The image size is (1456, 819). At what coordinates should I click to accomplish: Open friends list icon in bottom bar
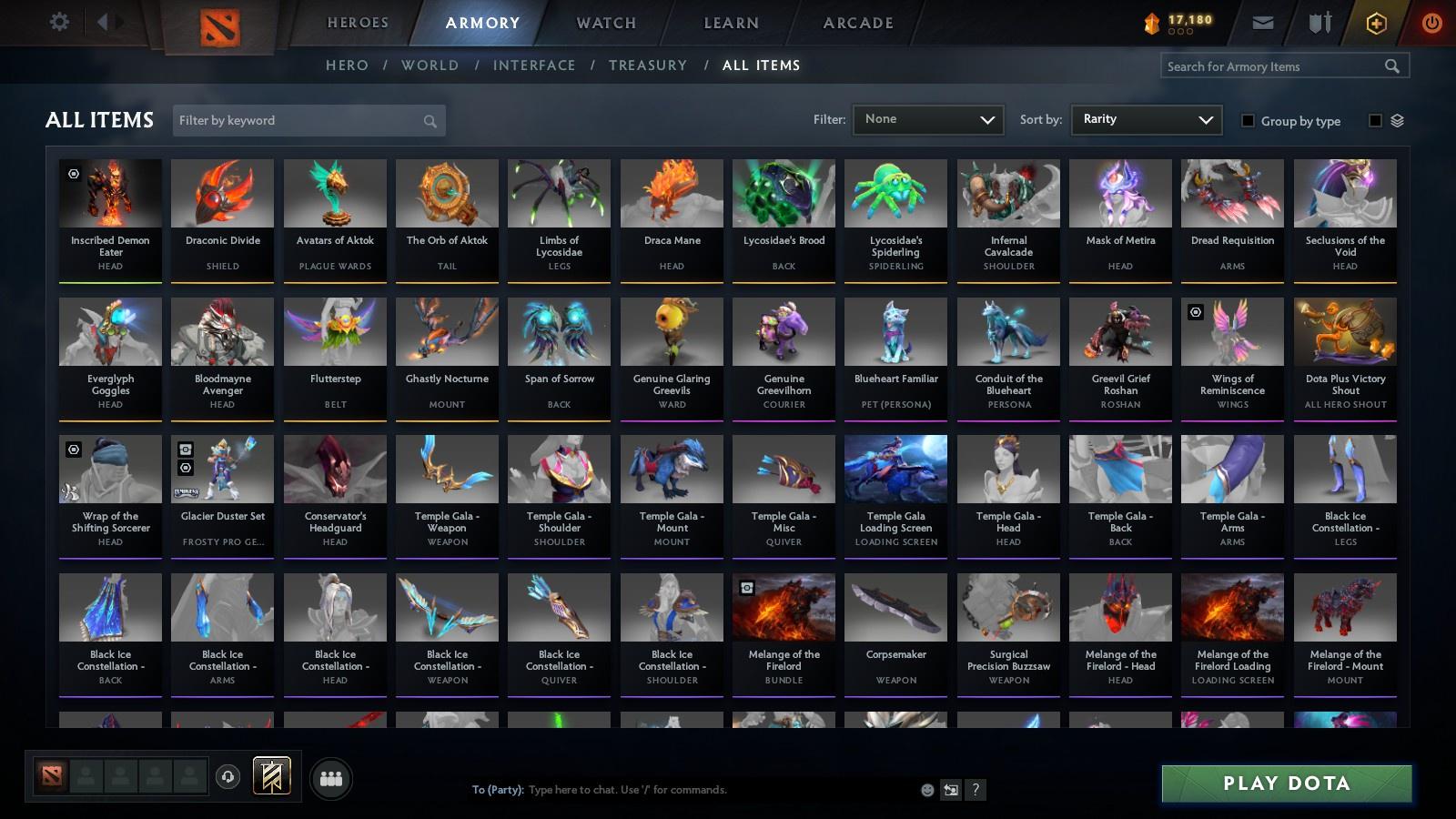point(331,779)
